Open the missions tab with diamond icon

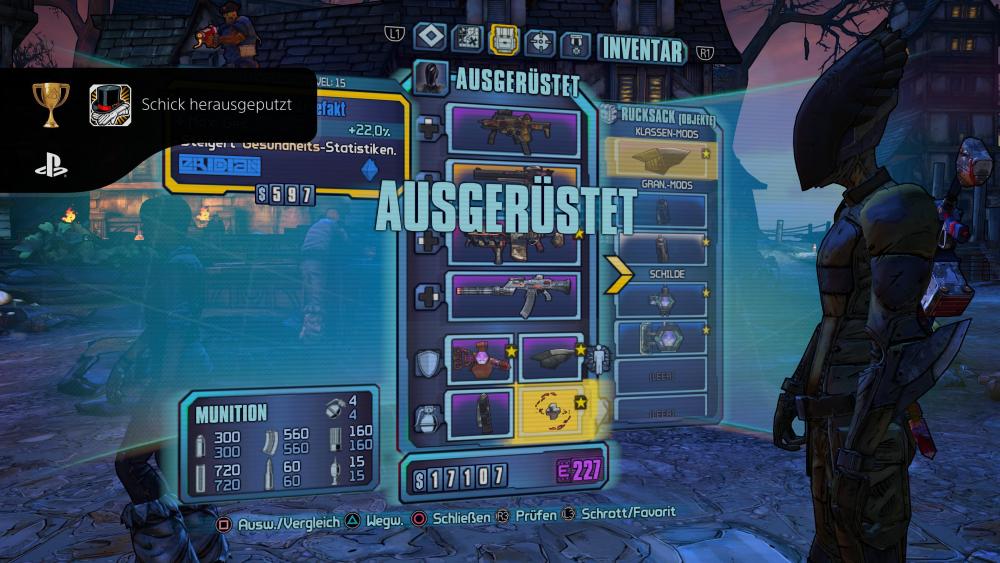click(x=430, y=38)
